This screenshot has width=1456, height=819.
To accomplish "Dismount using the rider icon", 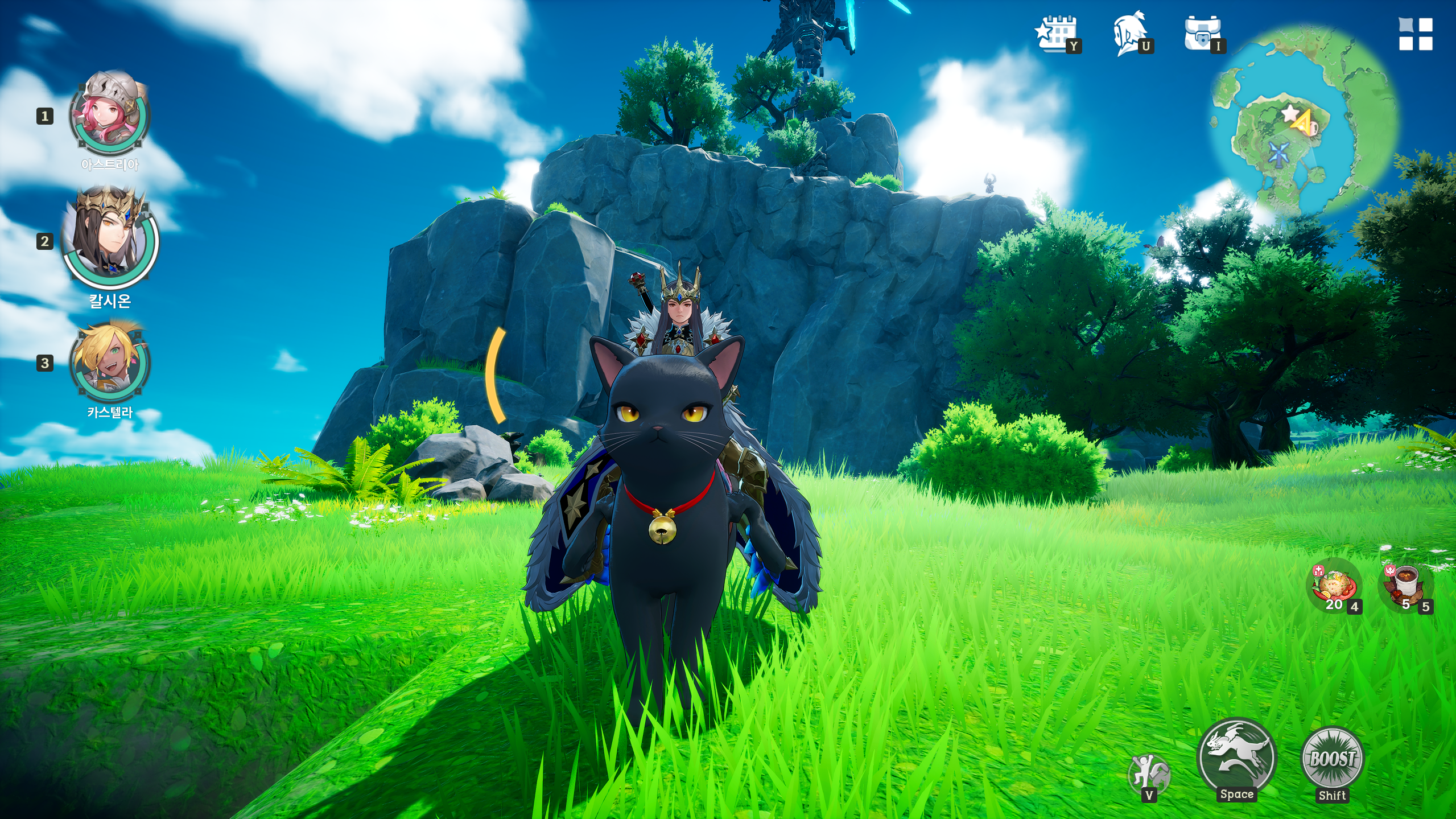I will [x=1148, y=773].
